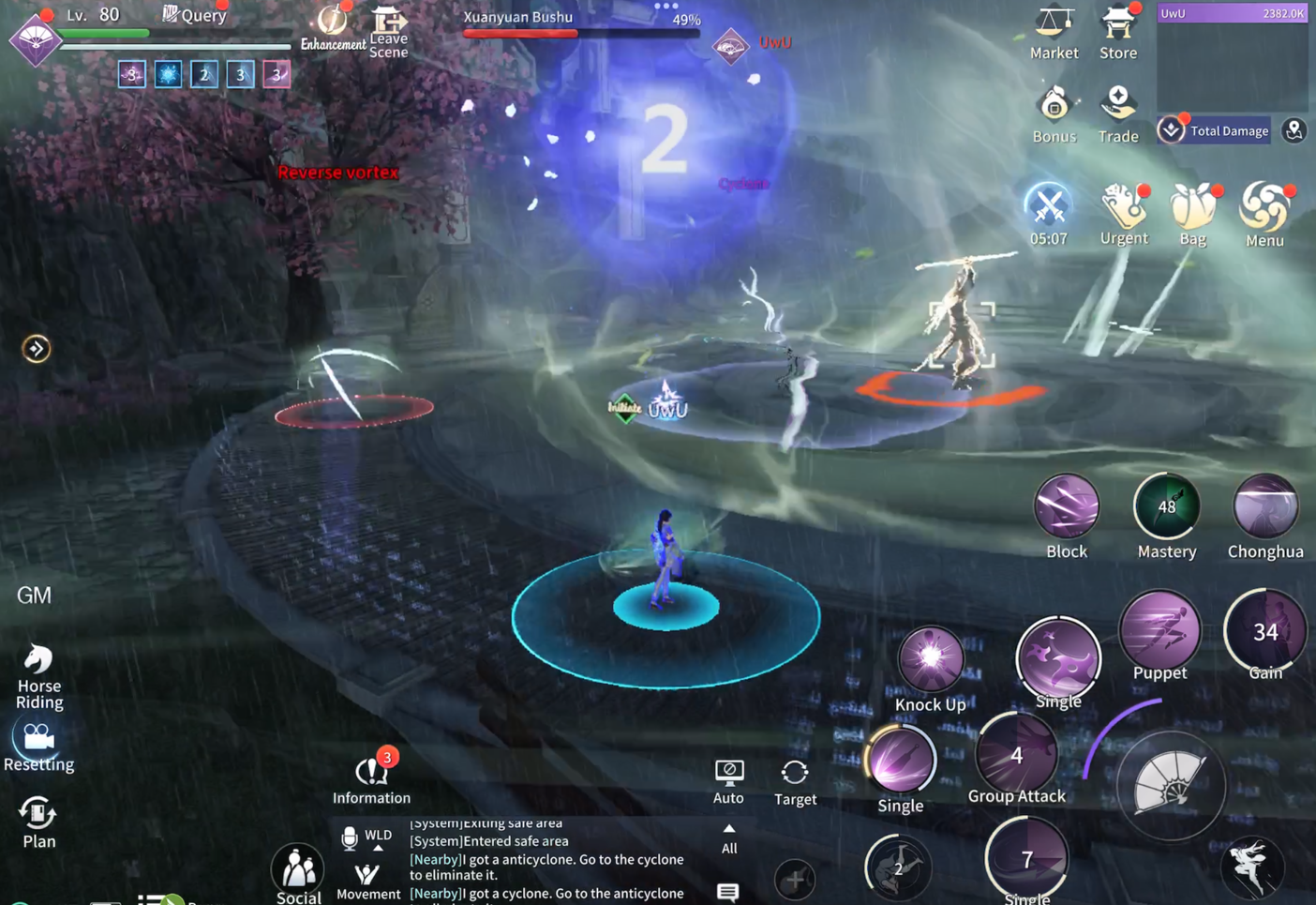Activate the Block skill
This screenshot has height=905, width=1316.
(1067, 507)
